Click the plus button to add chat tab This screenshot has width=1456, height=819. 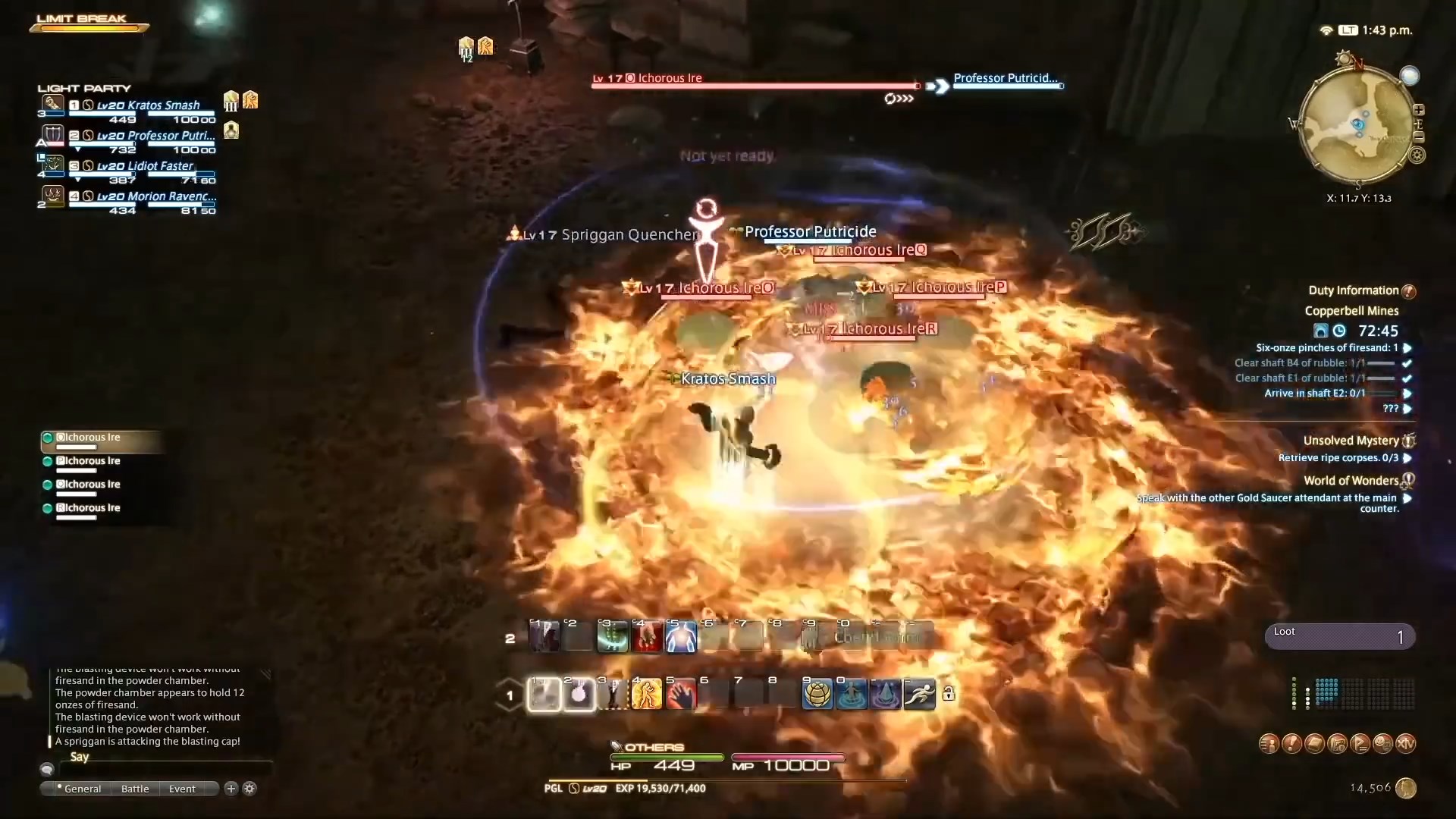(x=230, y=789)
